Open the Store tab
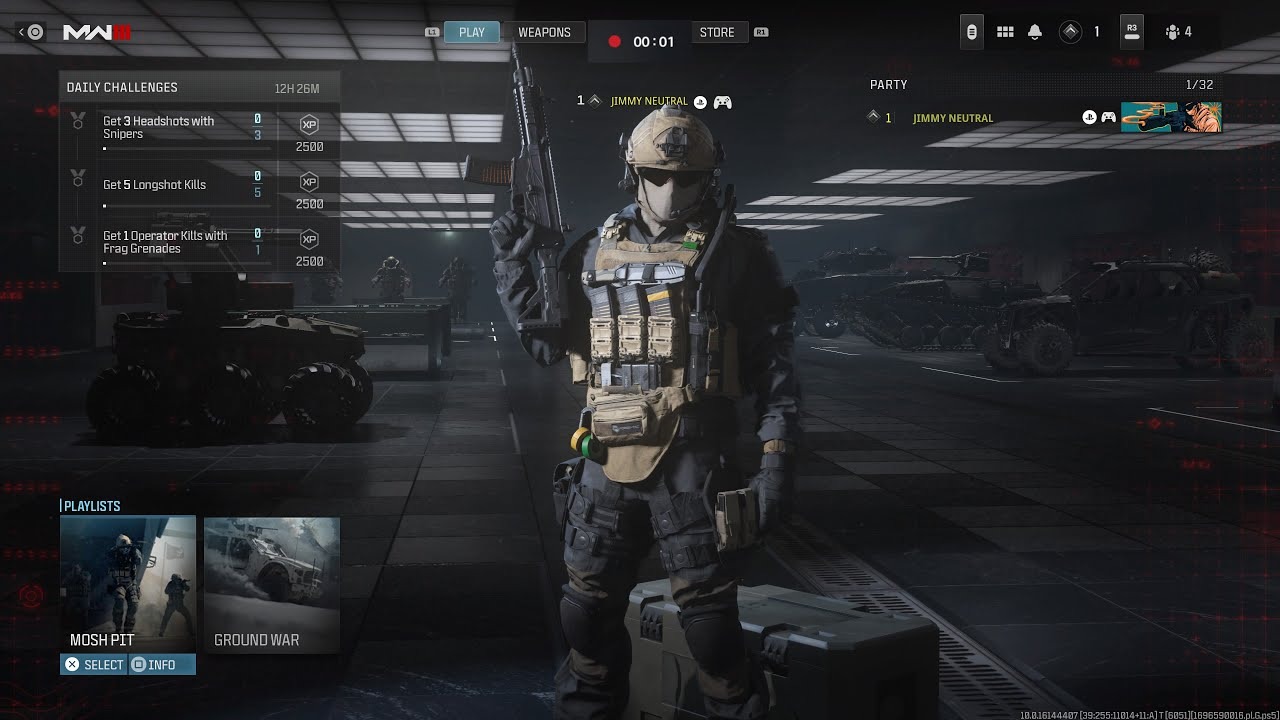The image size is (1280, 720). point(718,31)
